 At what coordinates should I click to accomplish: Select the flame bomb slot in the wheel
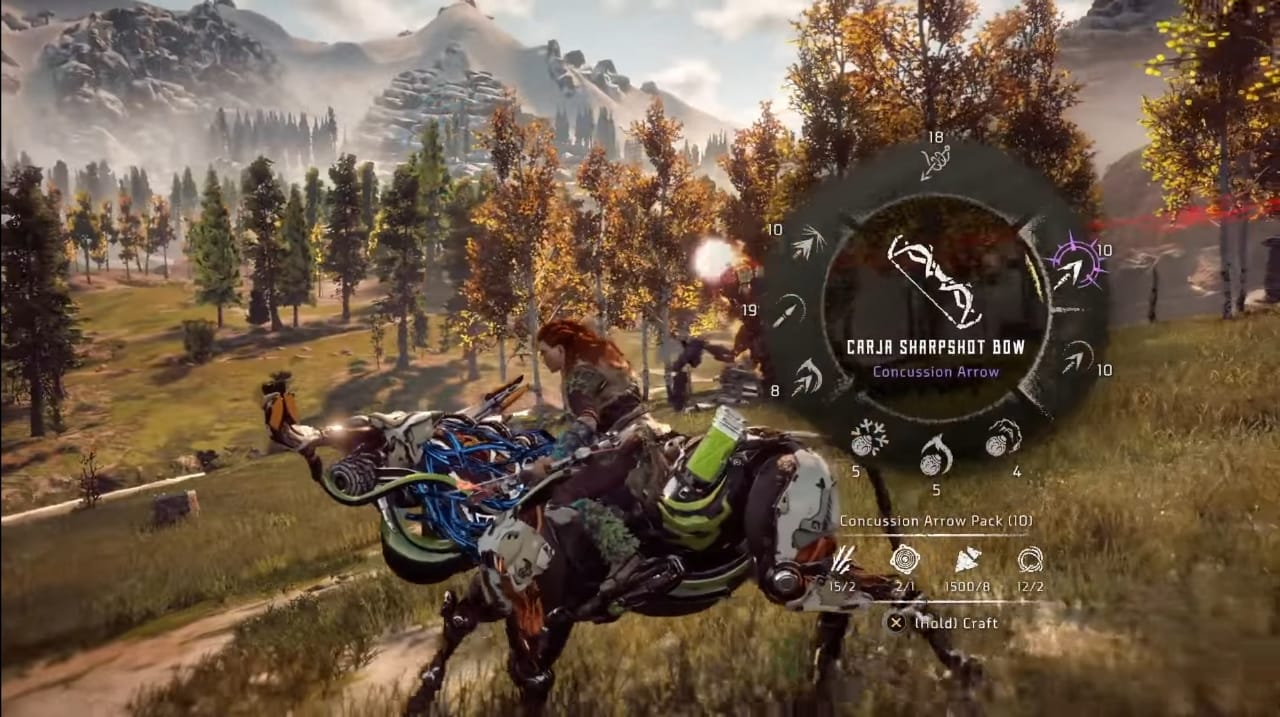[936, 455]
